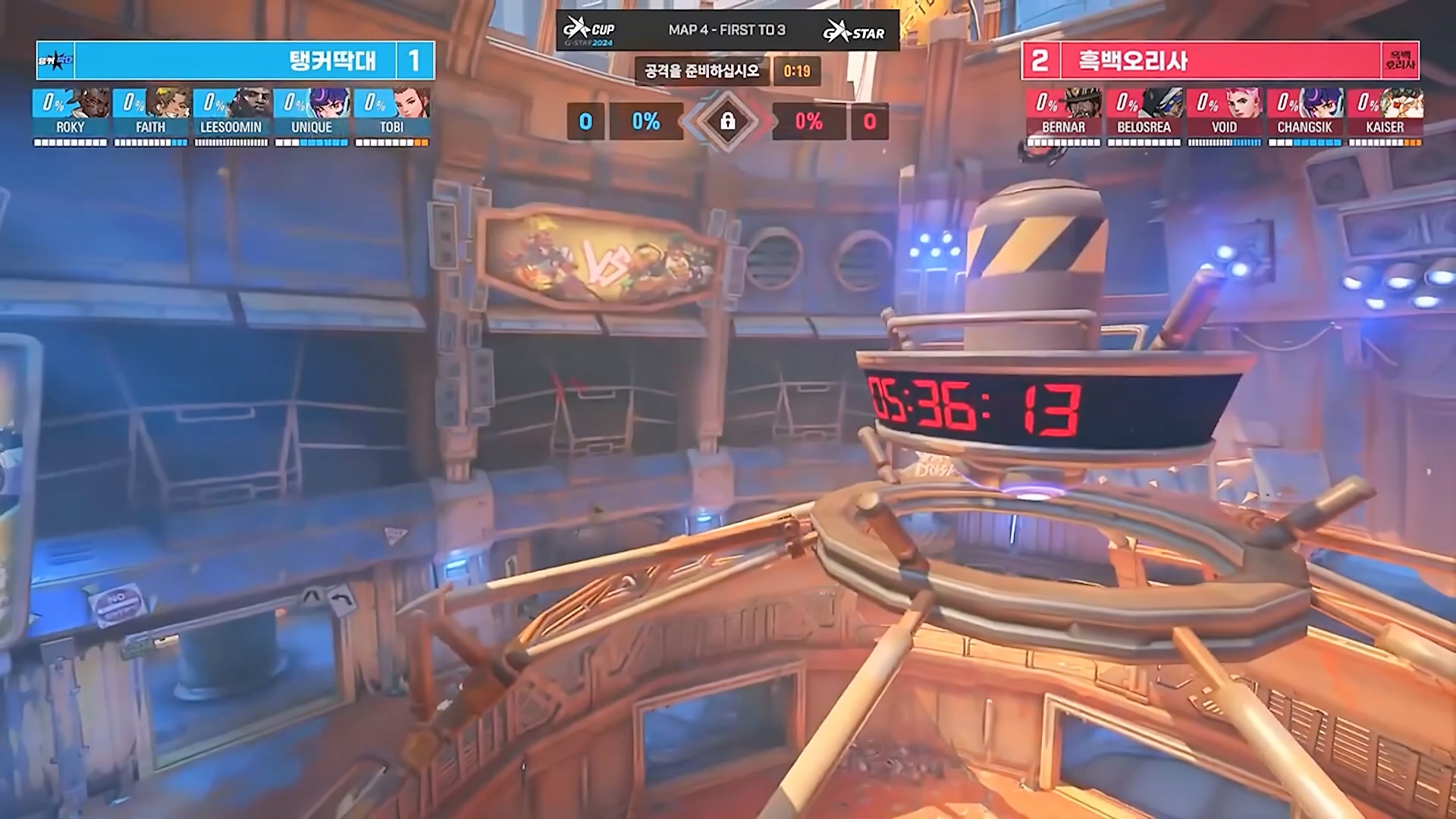Click the locked objective padlock icon
The height and width of the screenshot is (819, 1456).
coord(727,121)
